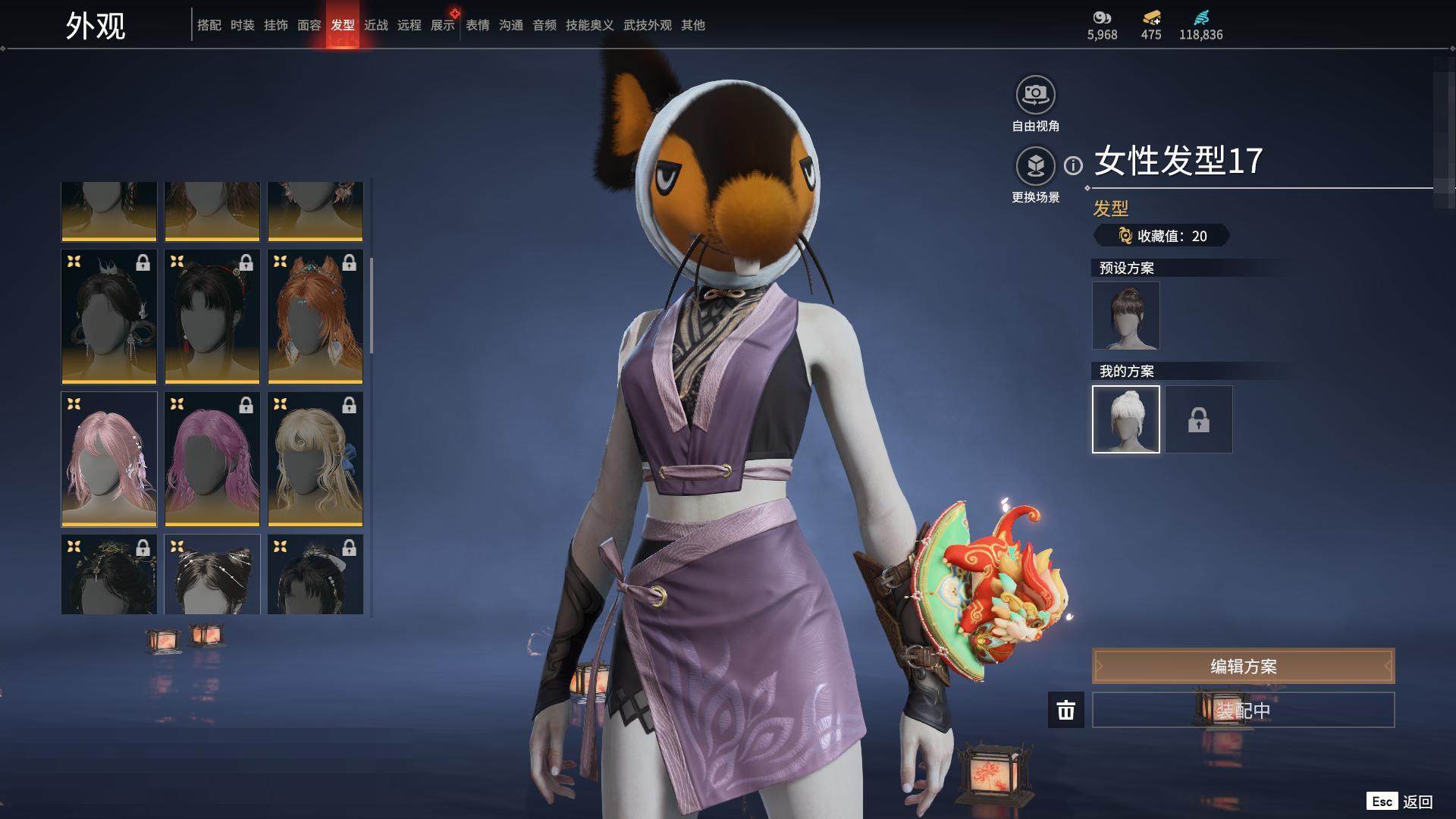Open the 展示 tab

pyautogui.click(x=443, y=25)
